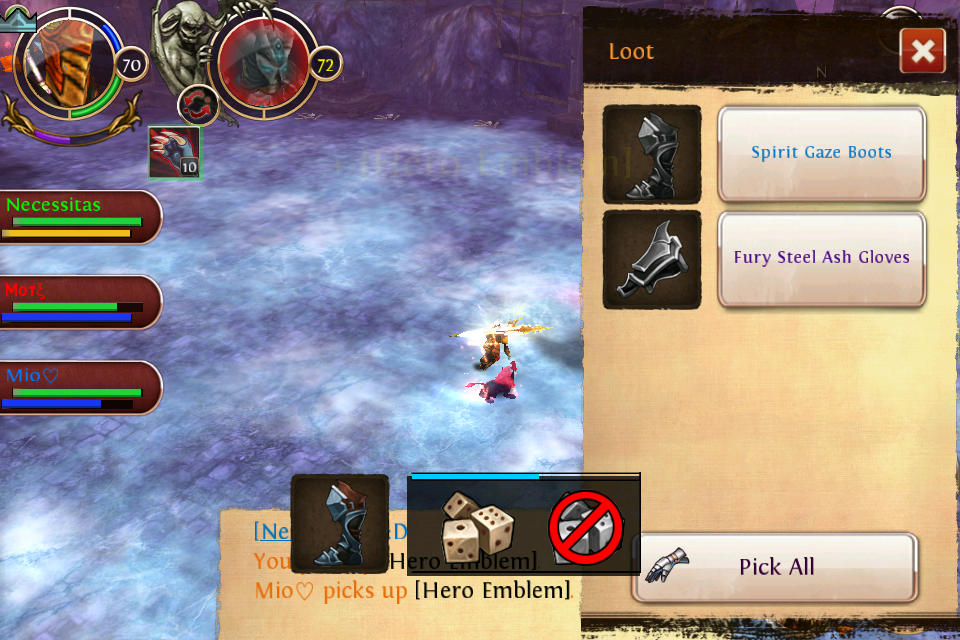960x640 pixels.
Task: Select the Fury Steel Ash Gloves icon
Action: coord(652,259)
